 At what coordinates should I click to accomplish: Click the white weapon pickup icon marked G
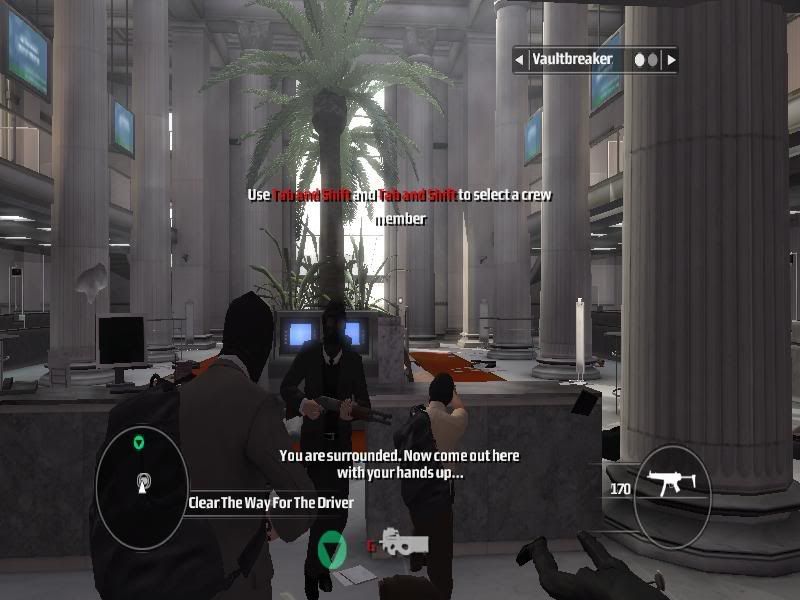tap(403, 543)
